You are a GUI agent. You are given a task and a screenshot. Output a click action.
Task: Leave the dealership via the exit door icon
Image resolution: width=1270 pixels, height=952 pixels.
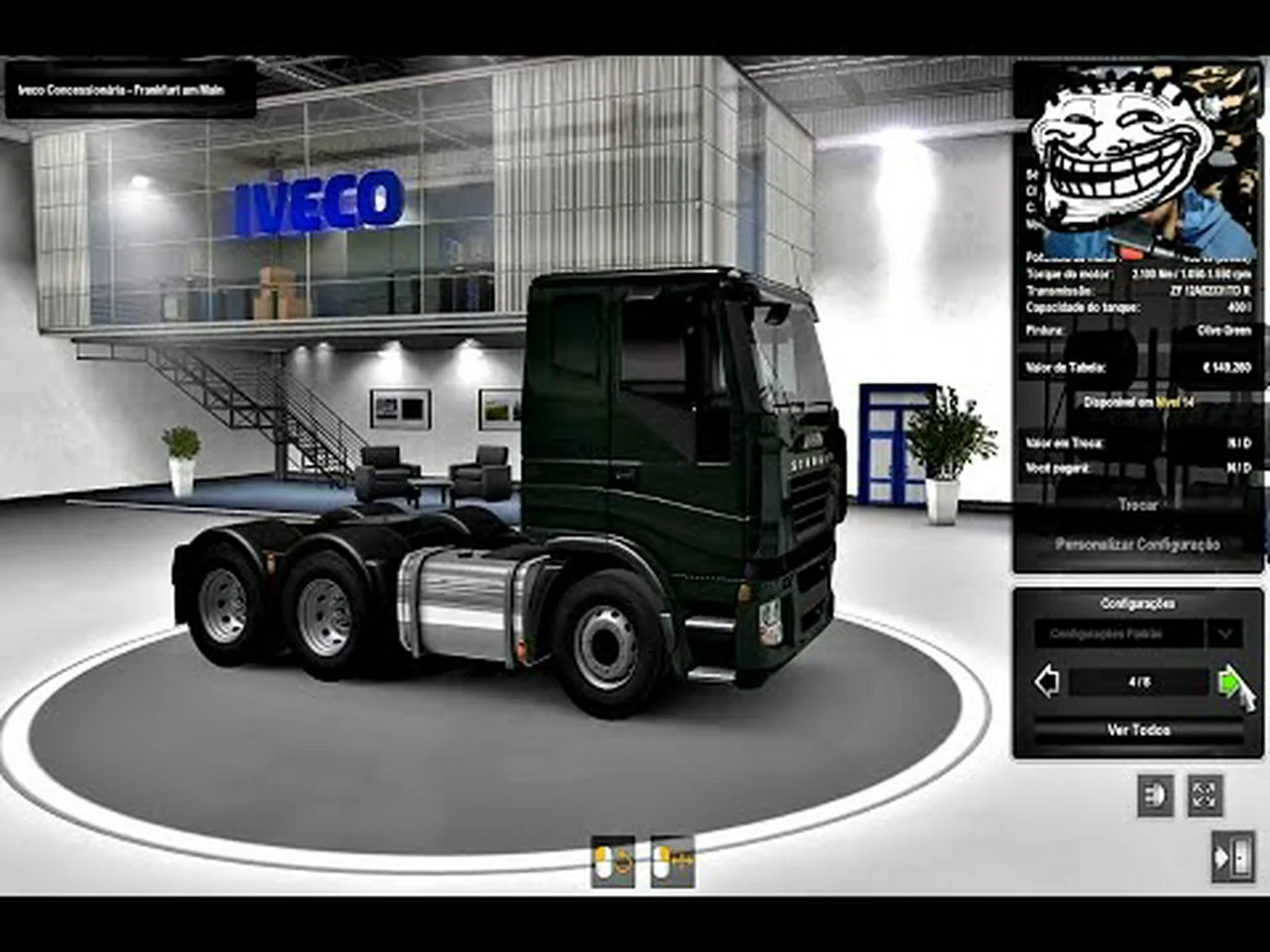pos(1232,857)
